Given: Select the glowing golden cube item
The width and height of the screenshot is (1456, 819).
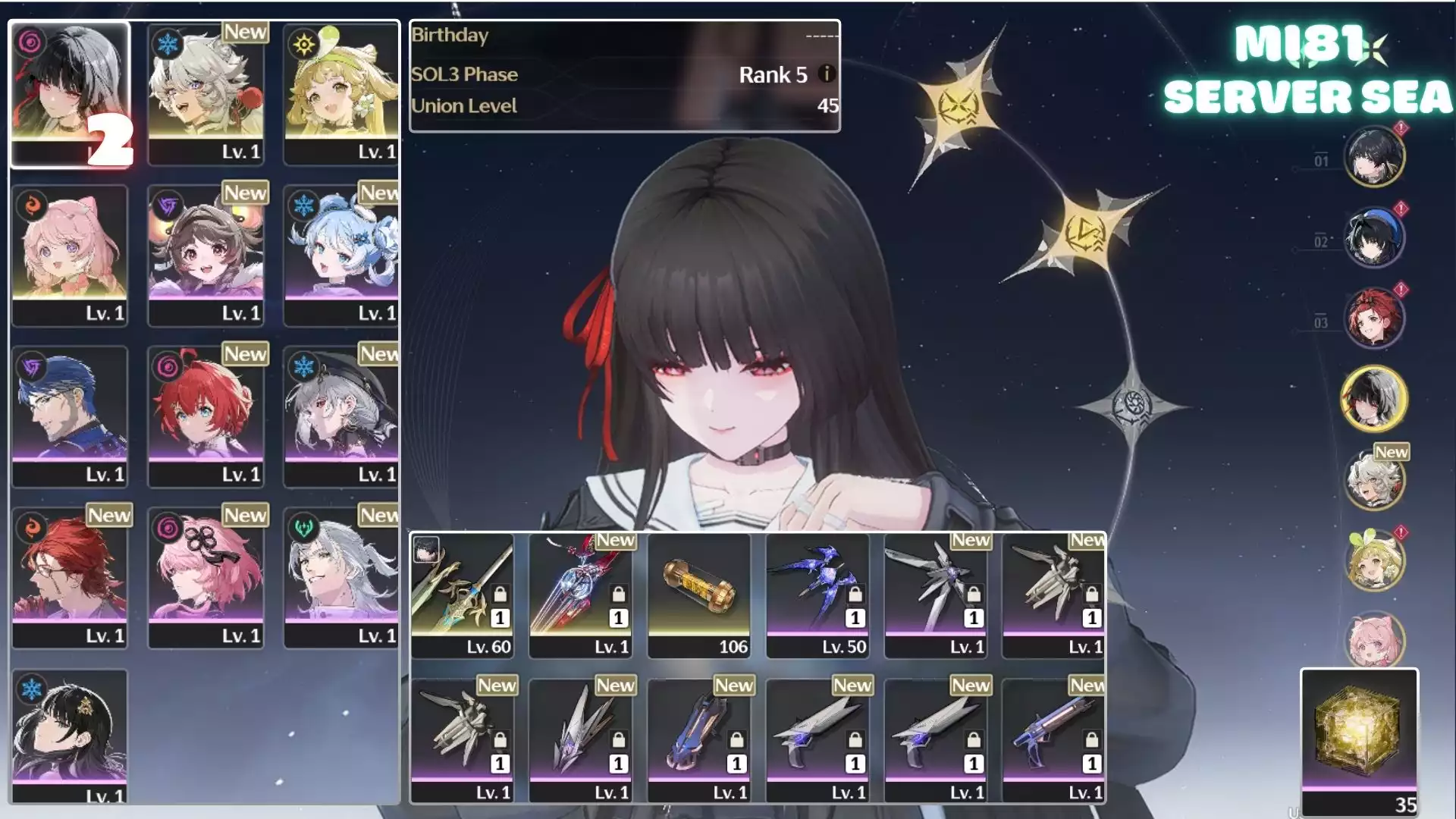Looking at the screenshot, I should [1359, 739].
